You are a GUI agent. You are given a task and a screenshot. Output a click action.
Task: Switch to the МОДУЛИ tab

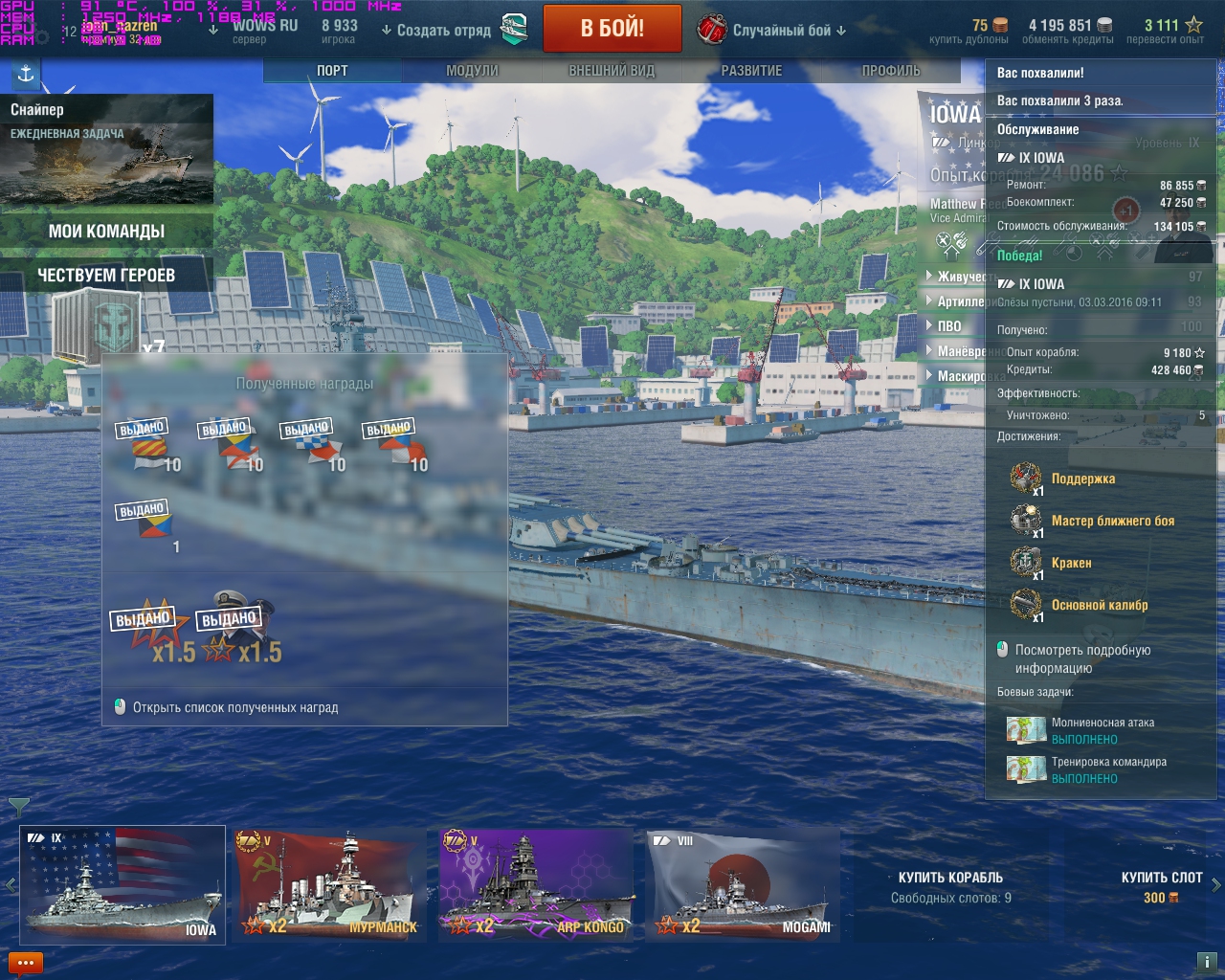(472, 71)
